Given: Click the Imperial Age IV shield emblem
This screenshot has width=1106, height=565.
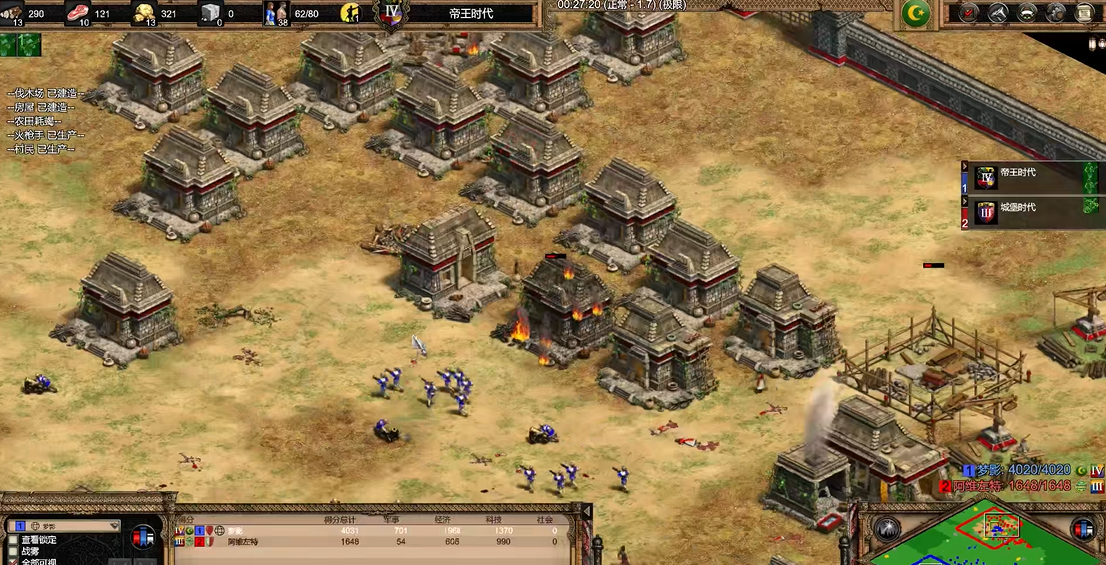Looking at the screenshot, I should click(x=392, y=14).
